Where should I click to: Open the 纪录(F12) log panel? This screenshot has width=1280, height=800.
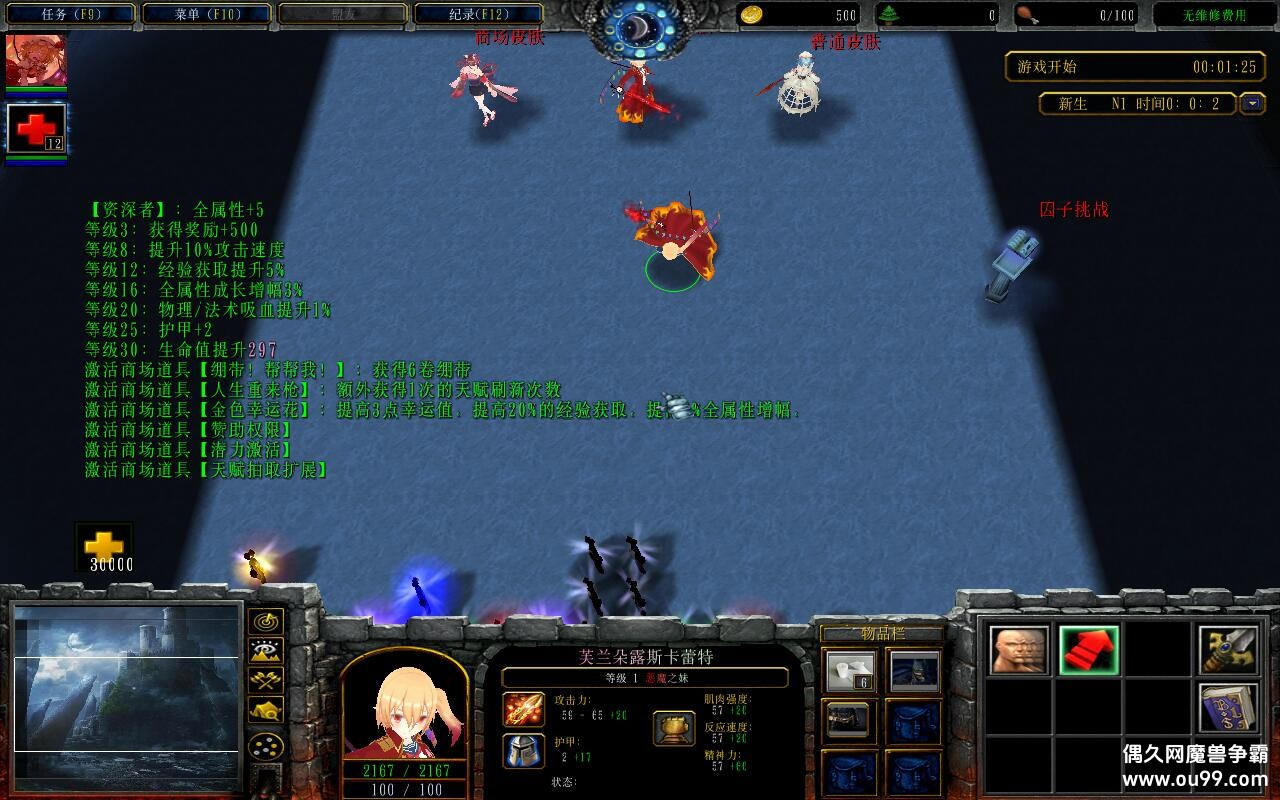[478, 15]
